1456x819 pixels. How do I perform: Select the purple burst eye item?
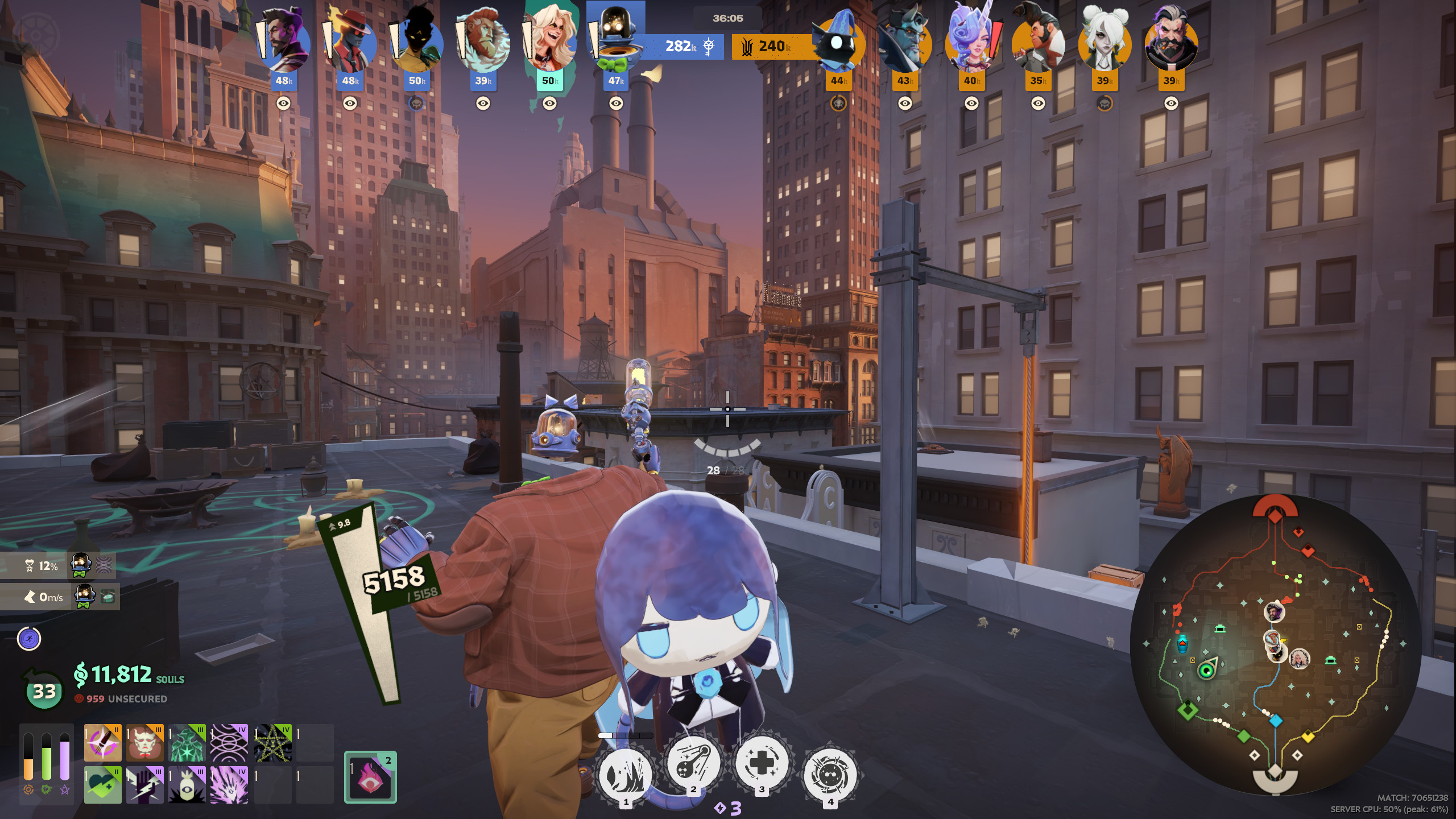point(229,785)
